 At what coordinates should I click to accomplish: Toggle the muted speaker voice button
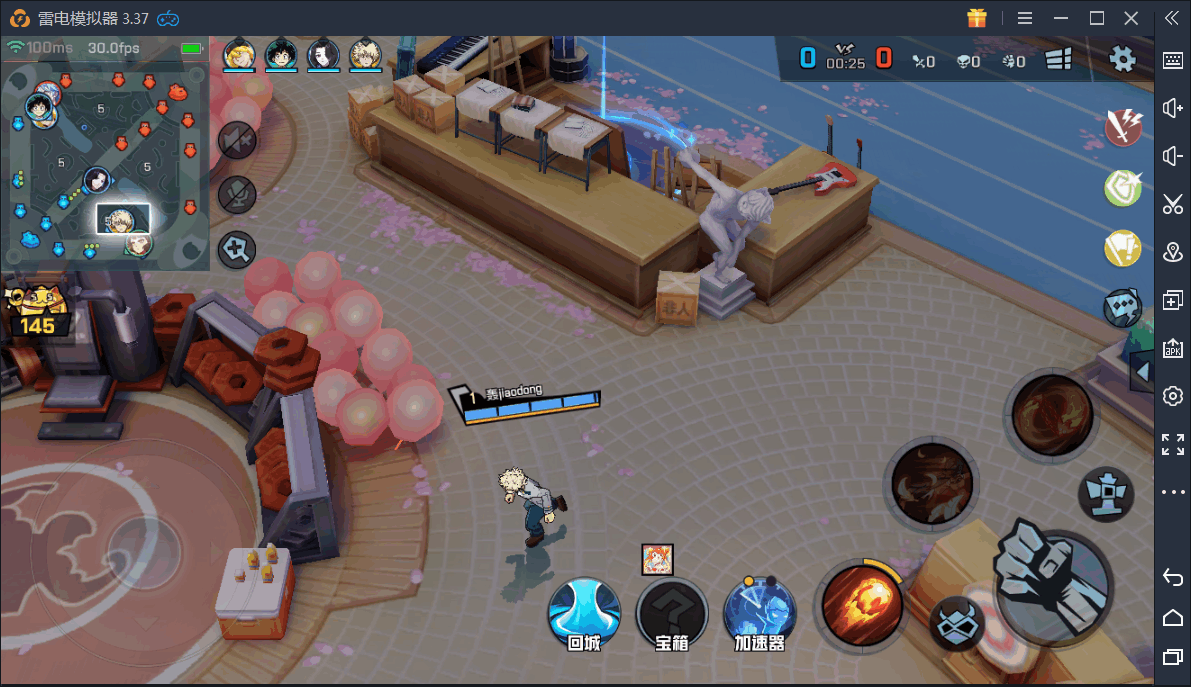[x=236, y=140]
